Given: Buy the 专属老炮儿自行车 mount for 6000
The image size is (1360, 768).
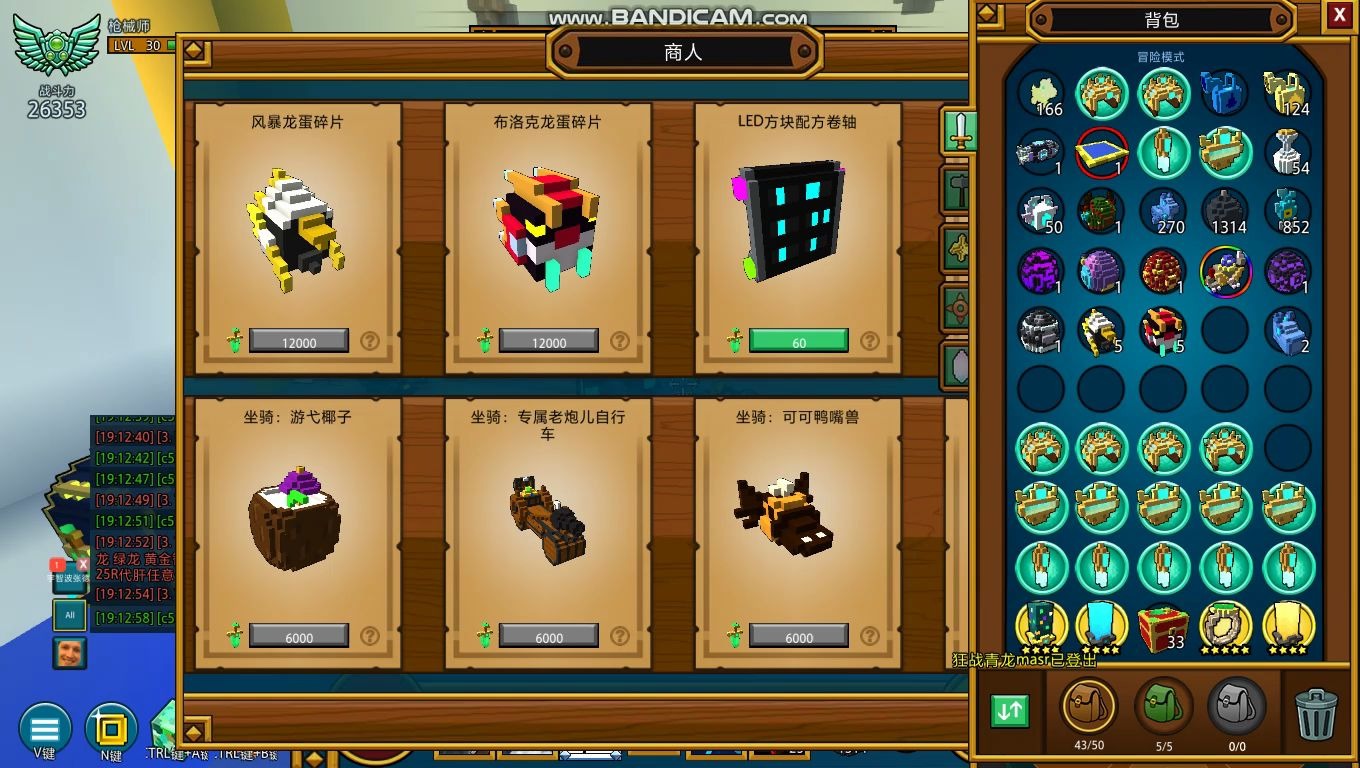Looking at the screenshot, I should click(548, 637).
